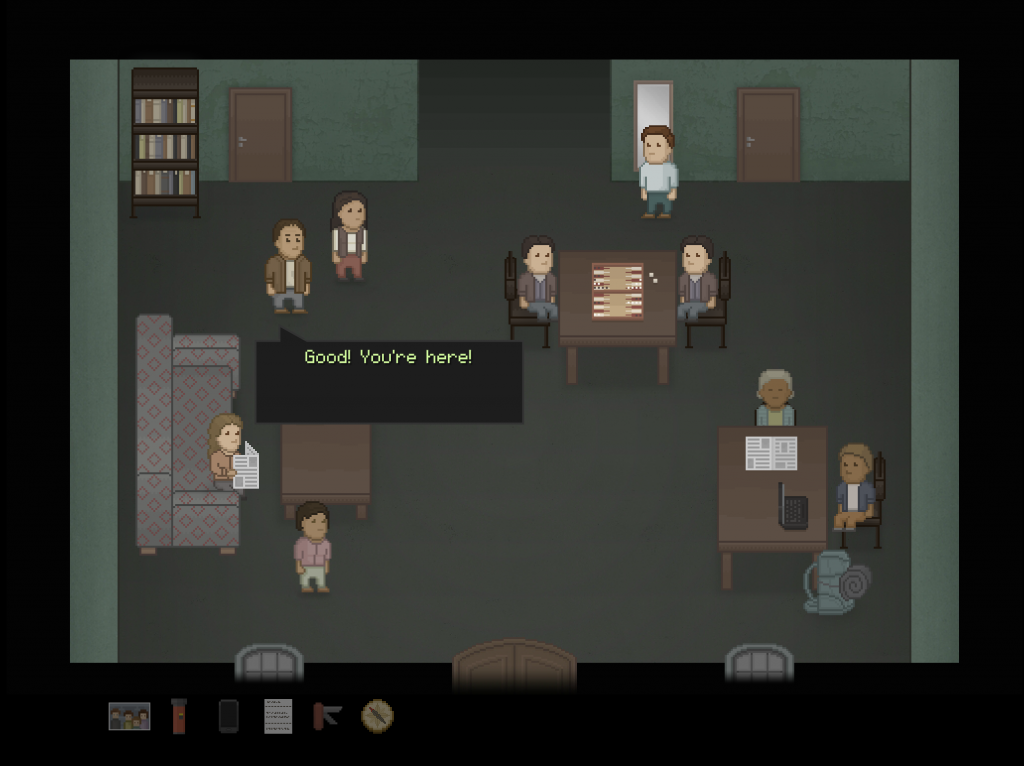Image resolution: width=1024 pixels, height=766 pixels.
Task: Pick the red flashlight inventory item
Action: click(179, 716)
